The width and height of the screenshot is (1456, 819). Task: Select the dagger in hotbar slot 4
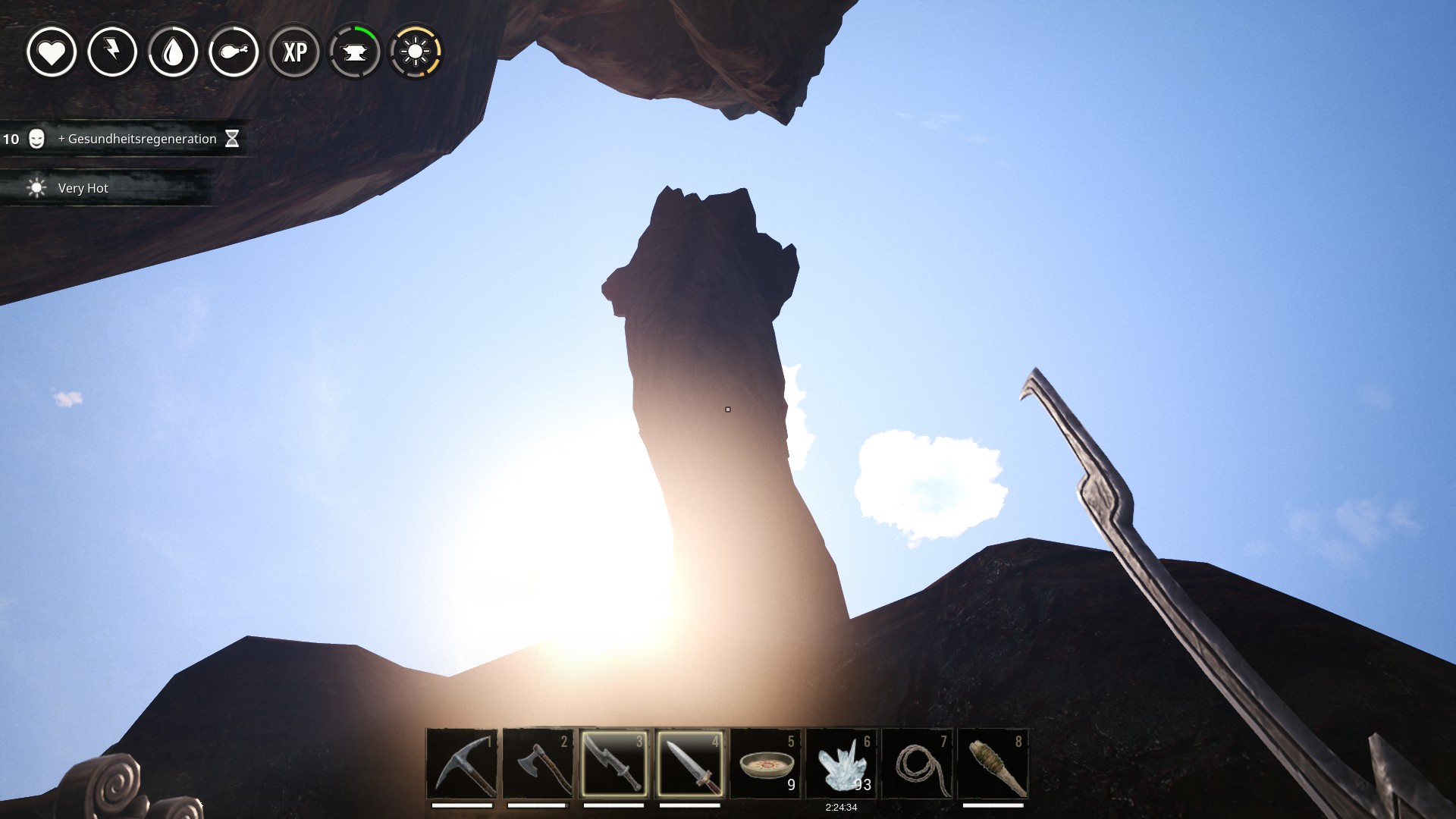[x=689, y=764]
